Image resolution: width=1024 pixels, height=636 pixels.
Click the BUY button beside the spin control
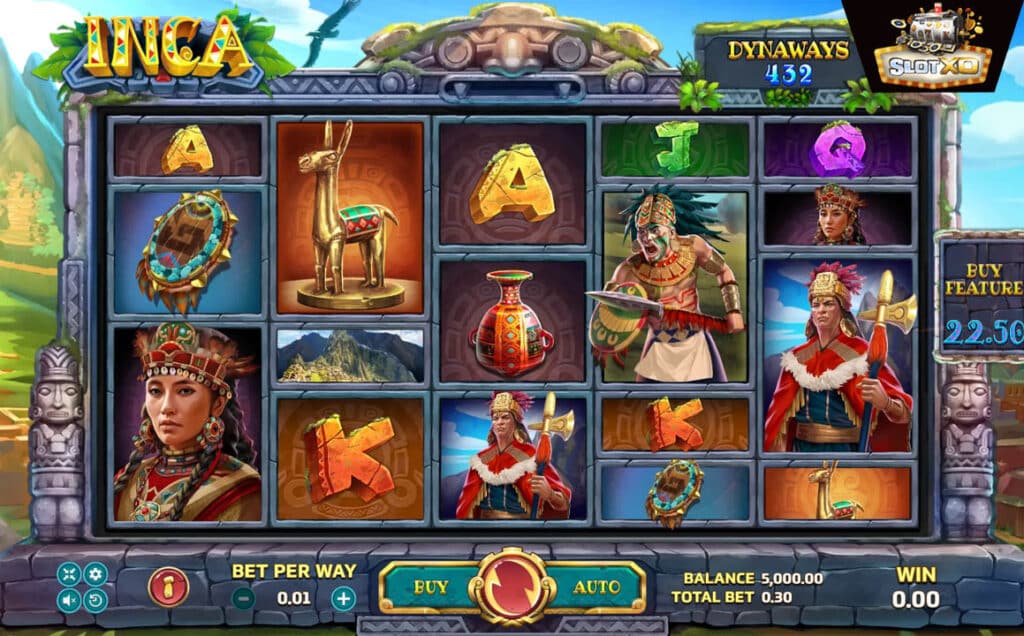430,587
